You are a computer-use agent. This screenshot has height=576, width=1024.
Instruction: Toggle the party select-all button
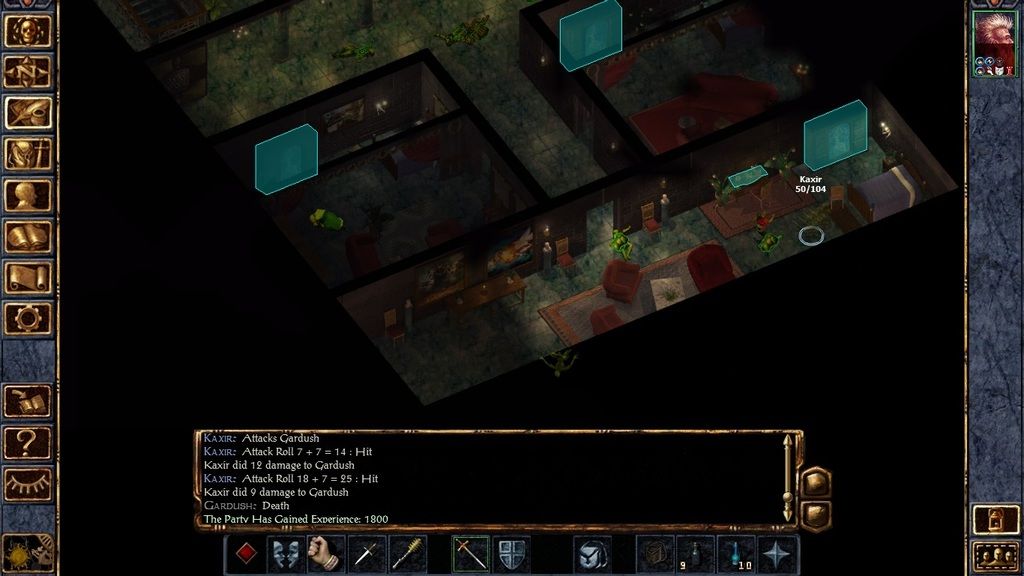point(994,555)
